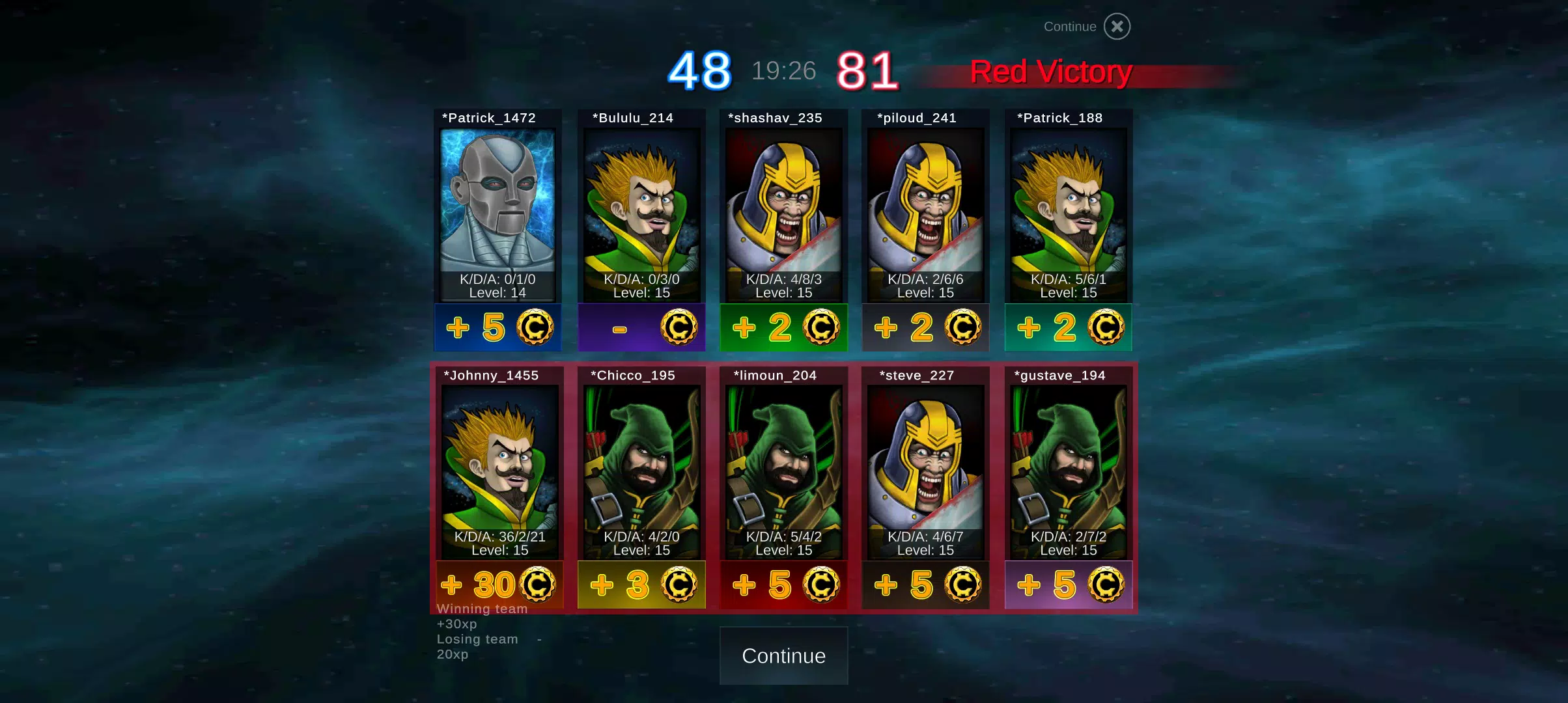Viewport: 1568px width, 703px height.
Task: Click the coin icon next to gustave_194's +5
Action: click(1106, 584)
